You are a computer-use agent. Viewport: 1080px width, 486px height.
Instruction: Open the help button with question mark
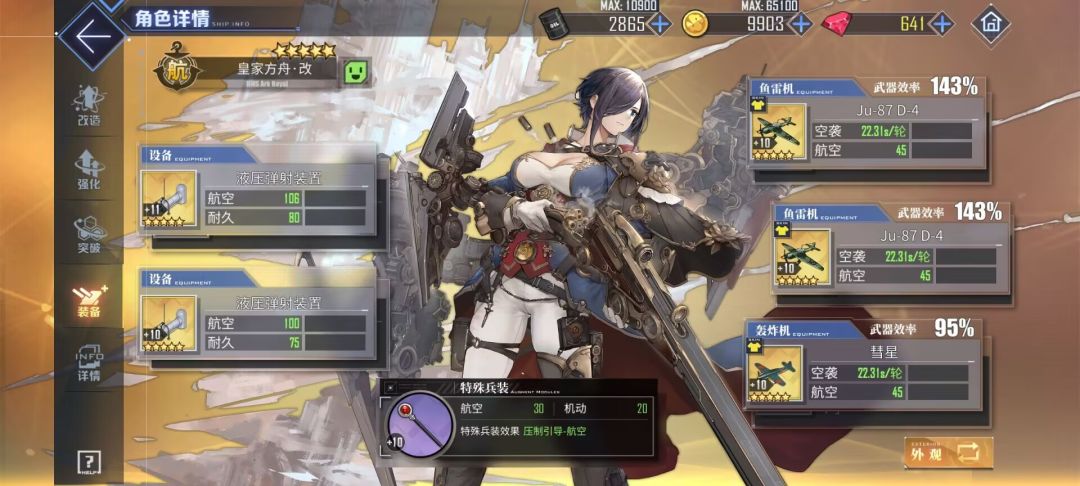(x=89, y=461)
